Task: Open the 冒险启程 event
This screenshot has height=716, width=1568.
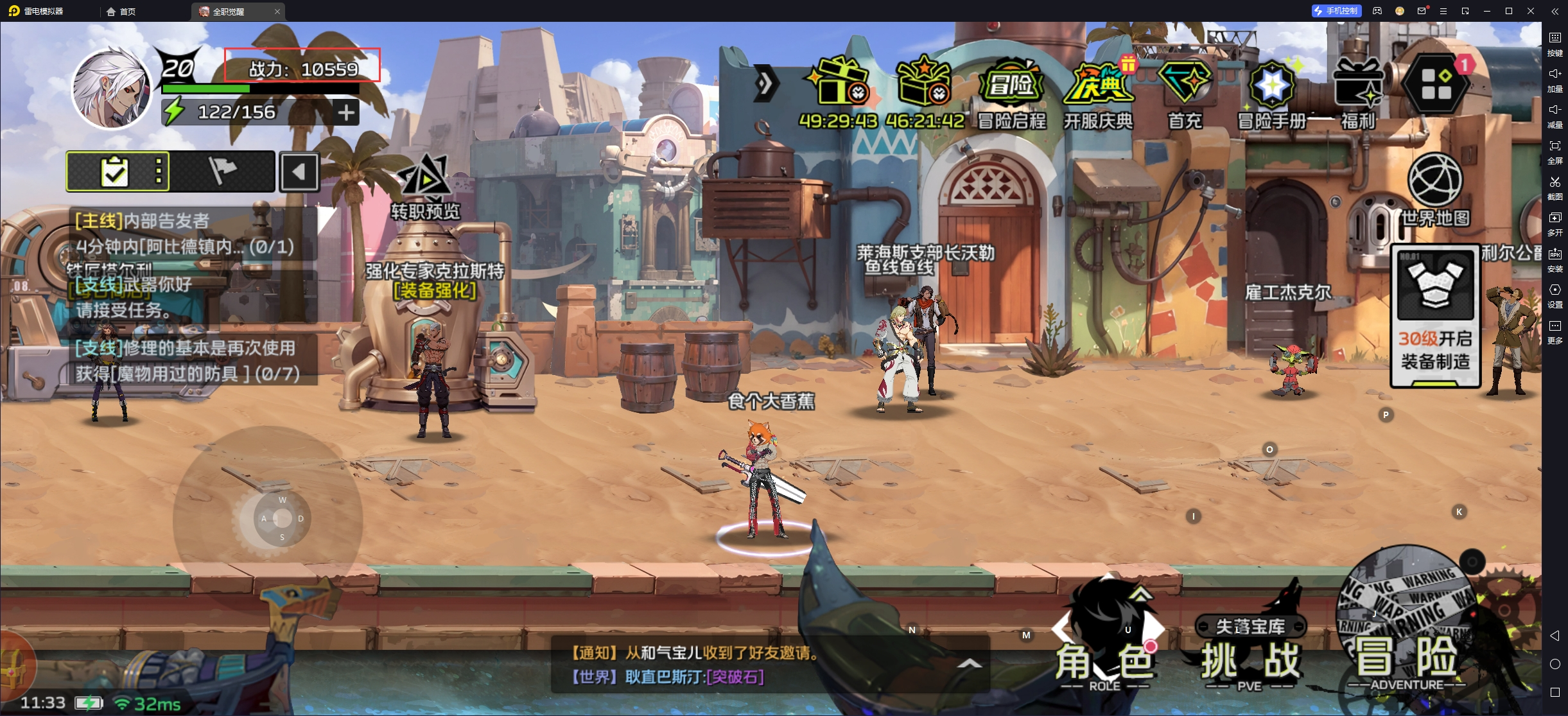Action: click(x=1011, y=93)
